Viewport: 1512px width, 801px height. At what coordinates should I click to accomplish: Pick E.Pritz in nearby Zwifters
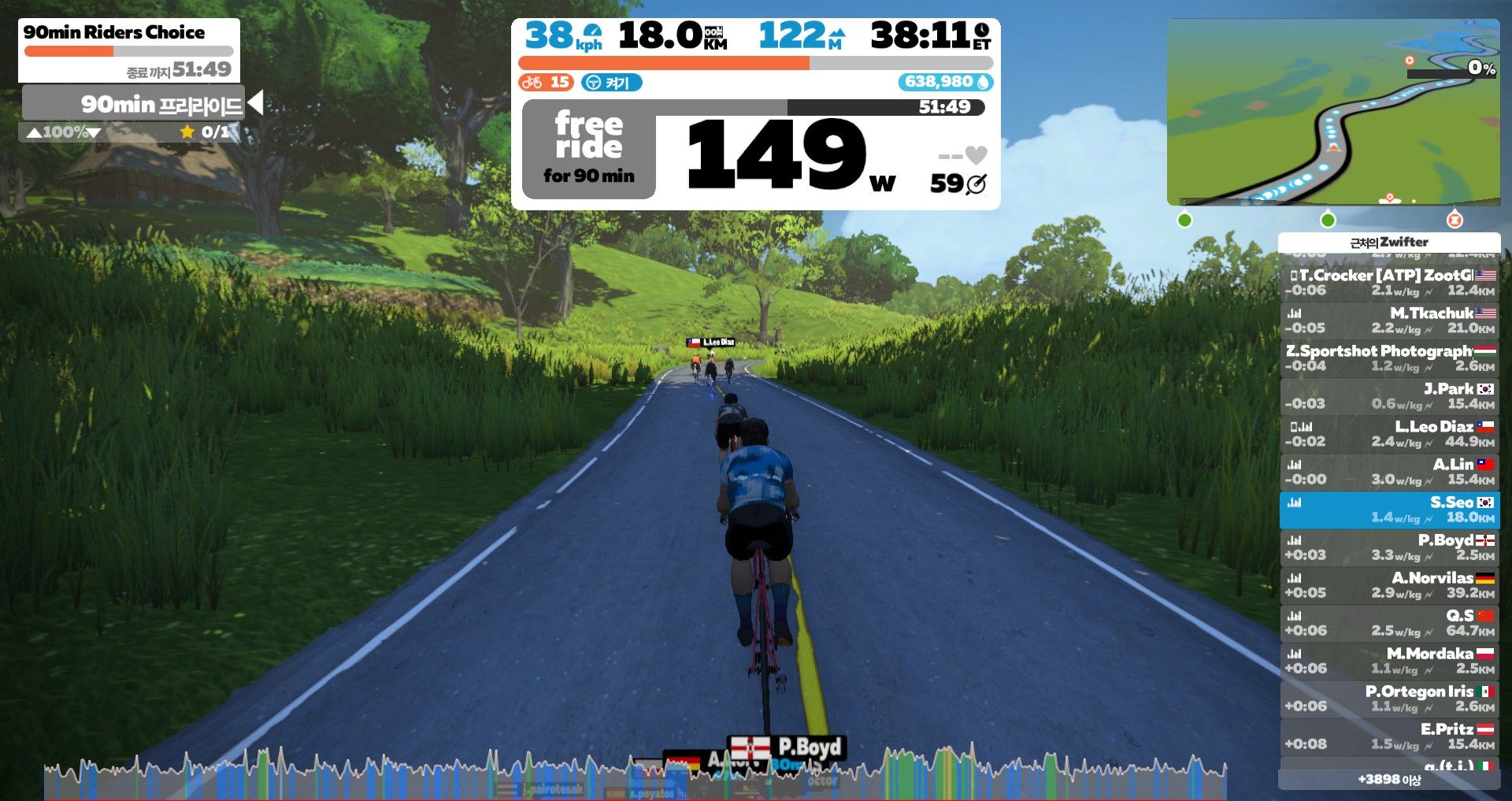(x=1389, y=736)
